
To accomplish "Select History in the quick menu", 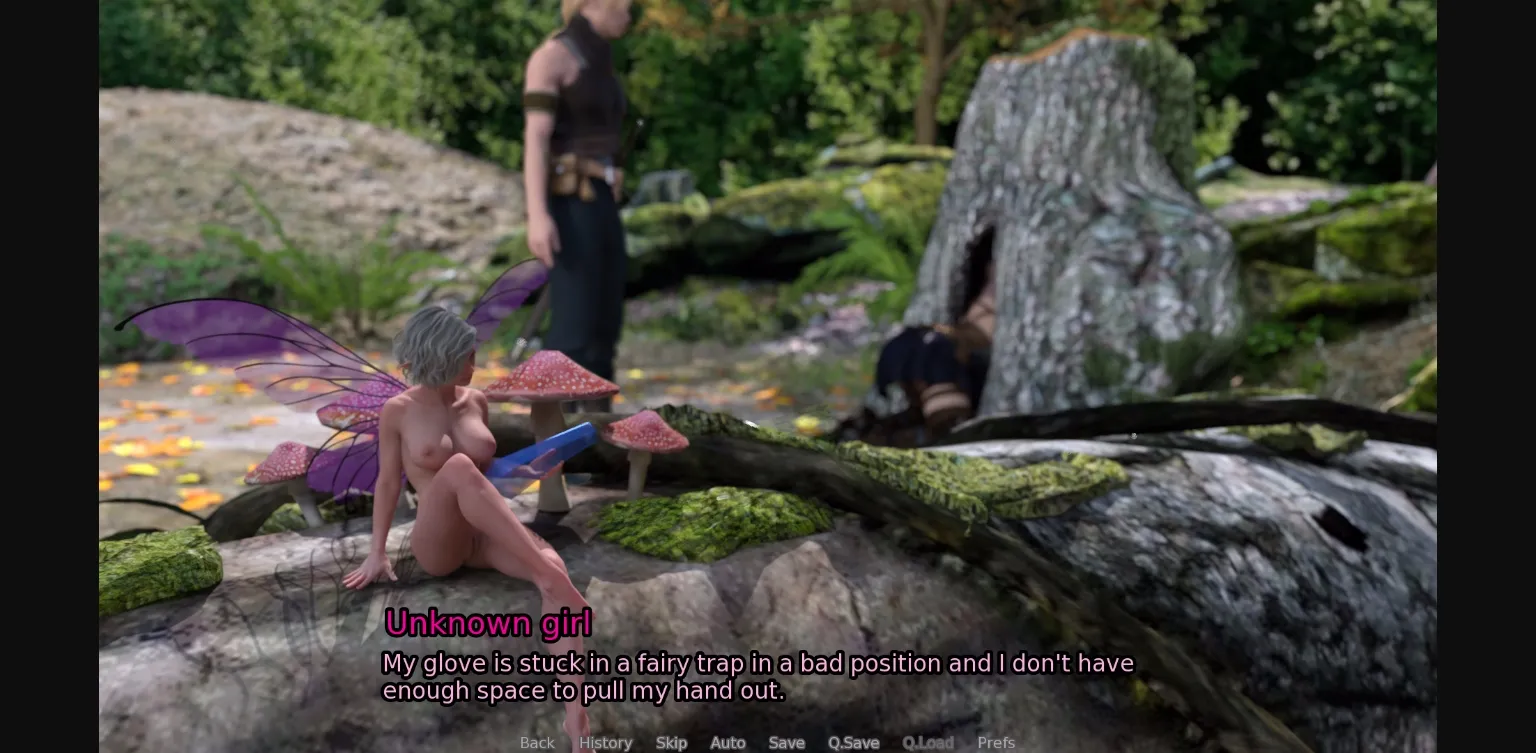I will (605, 742).
